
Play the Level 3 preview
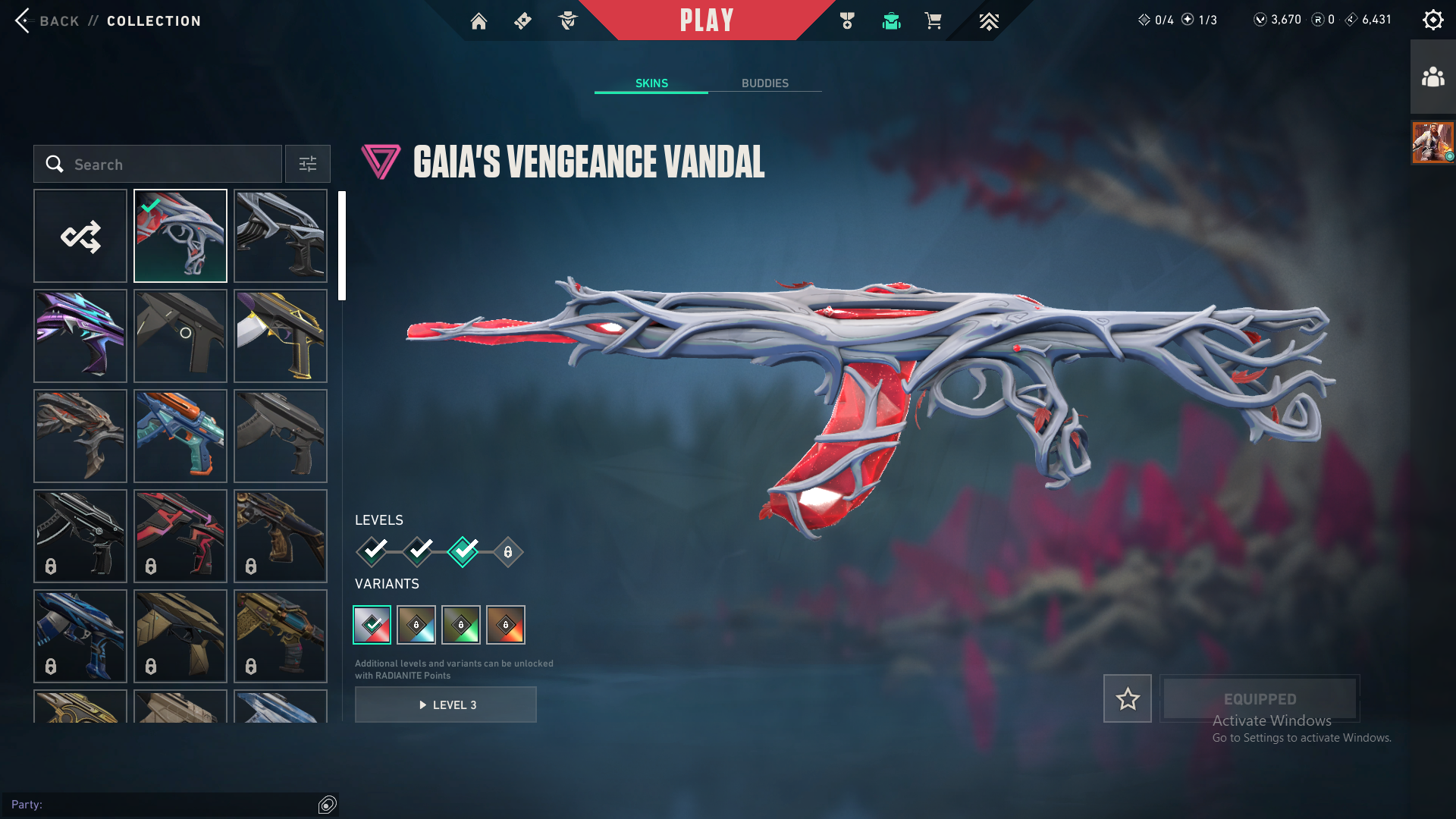pos(446,705)
